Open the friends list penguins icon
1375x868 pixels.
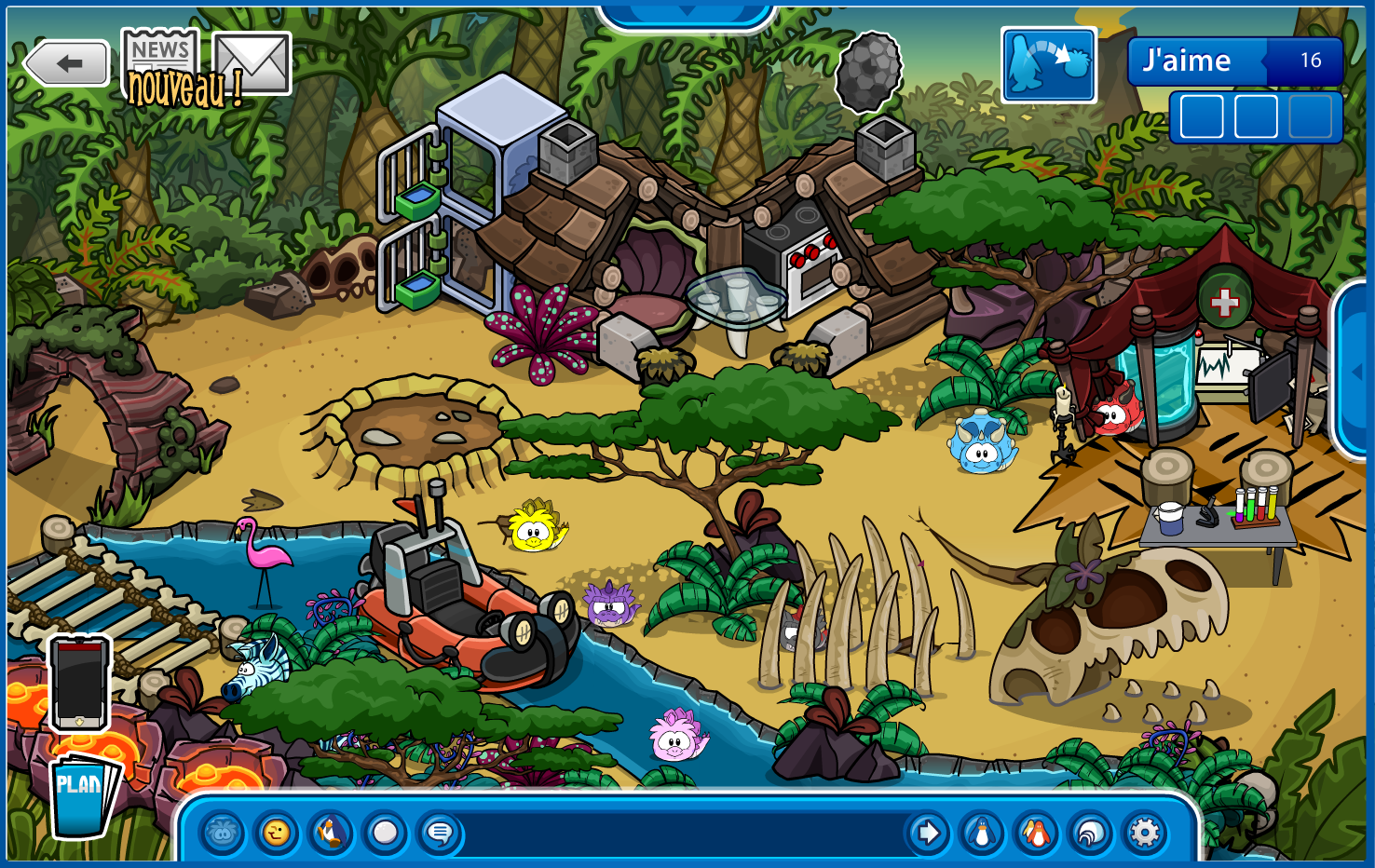(1036, 833)
